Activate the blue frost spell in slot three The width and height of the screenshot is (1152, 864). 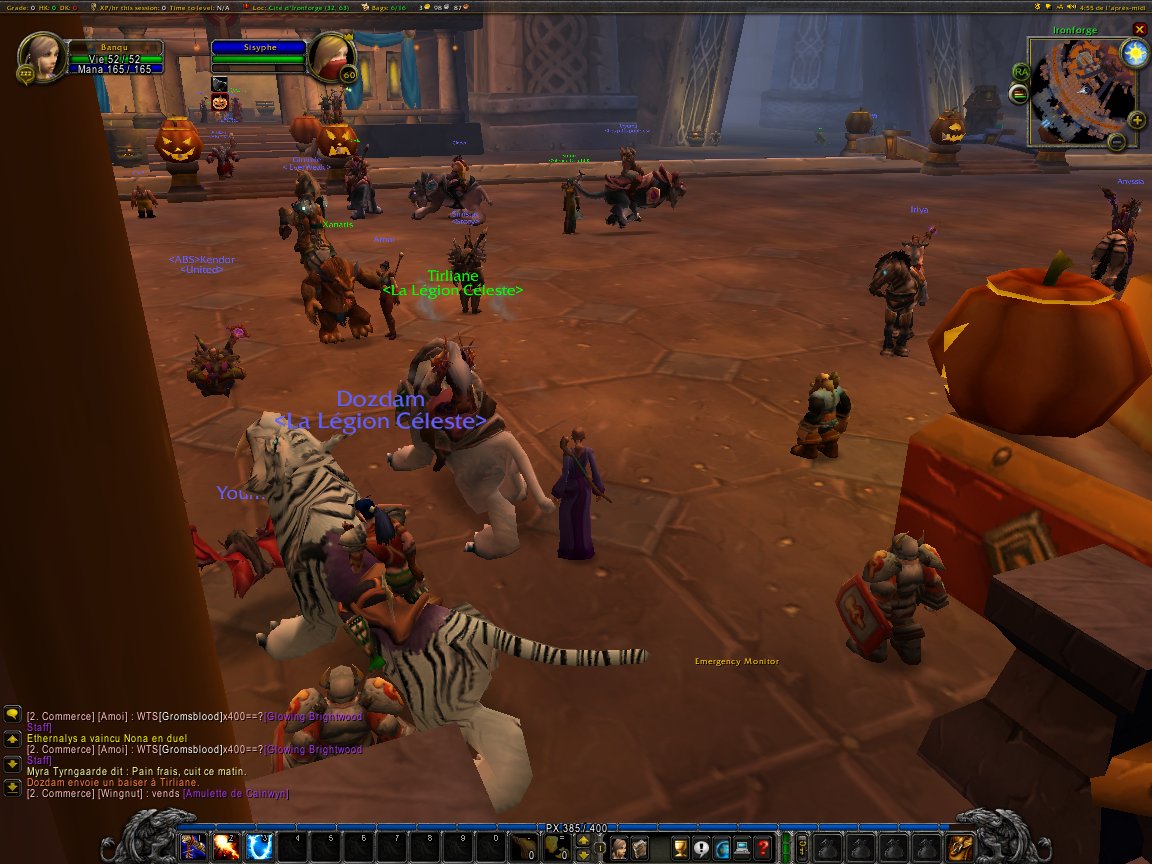260,847
